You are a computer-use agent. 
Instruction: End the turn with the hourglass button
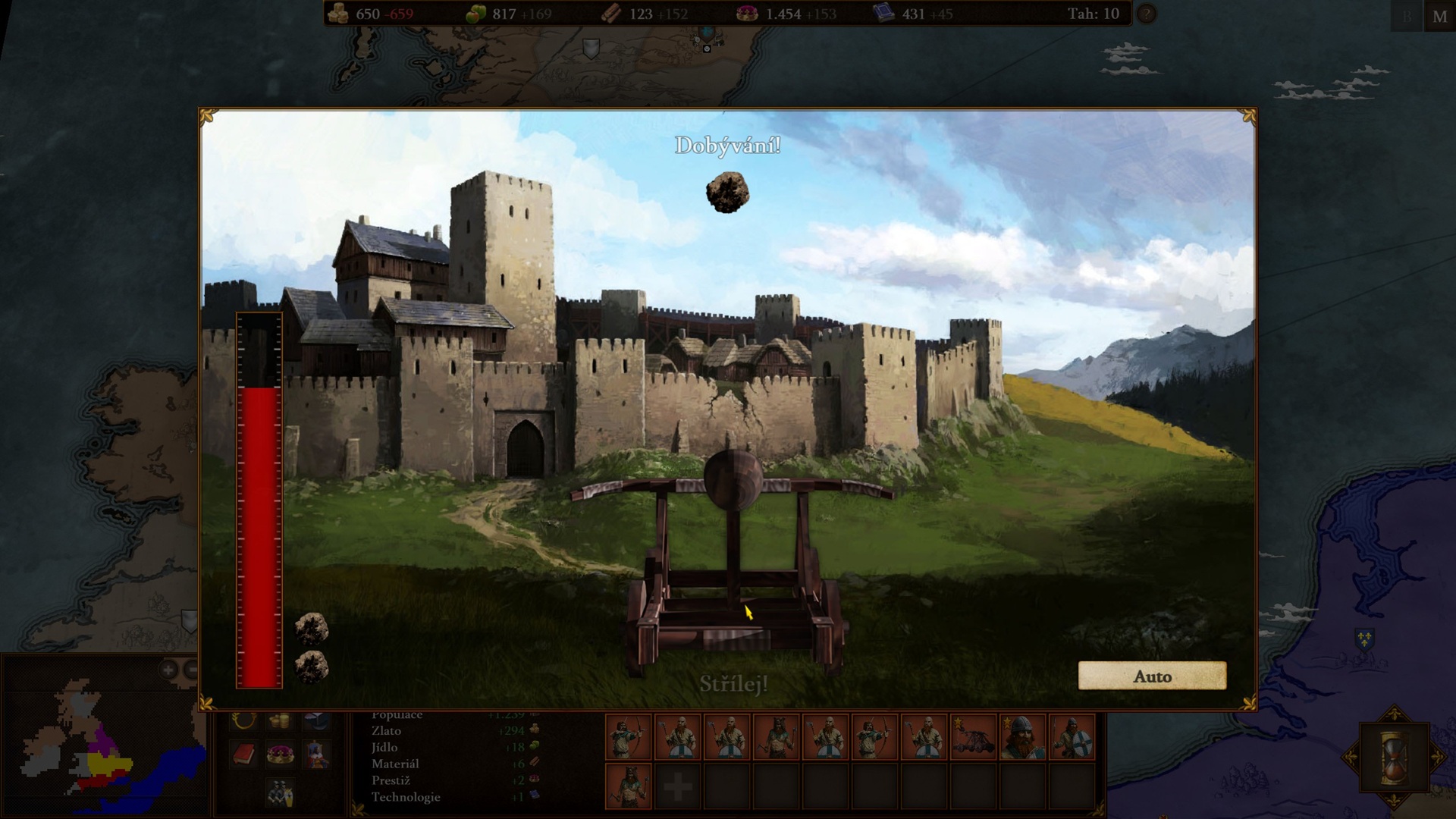pyautogui.click(x=1394, y=757)
